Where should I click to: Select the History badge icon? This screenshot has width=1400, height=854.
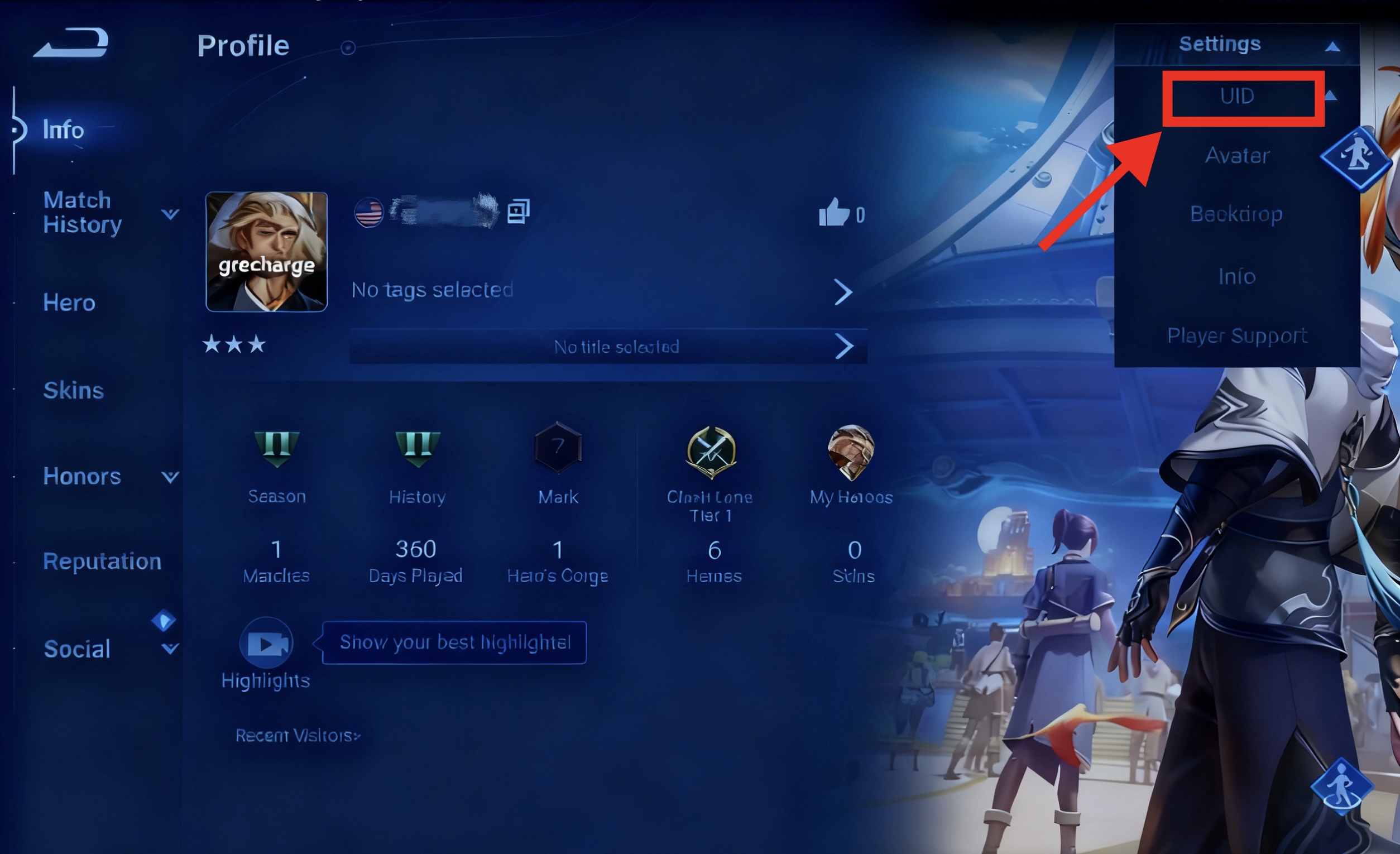tap(418, 449)
